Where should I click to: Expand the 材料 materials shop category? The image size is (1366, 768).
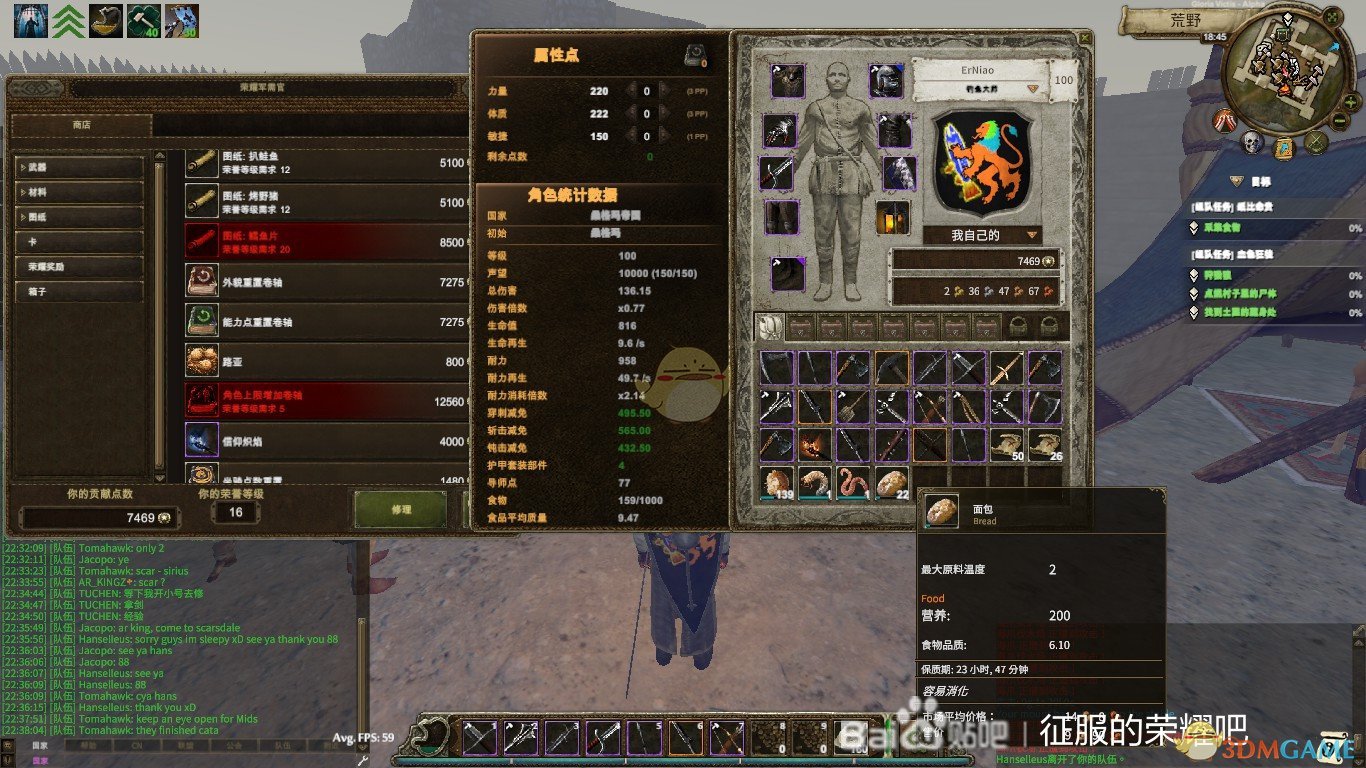(80, 192)
